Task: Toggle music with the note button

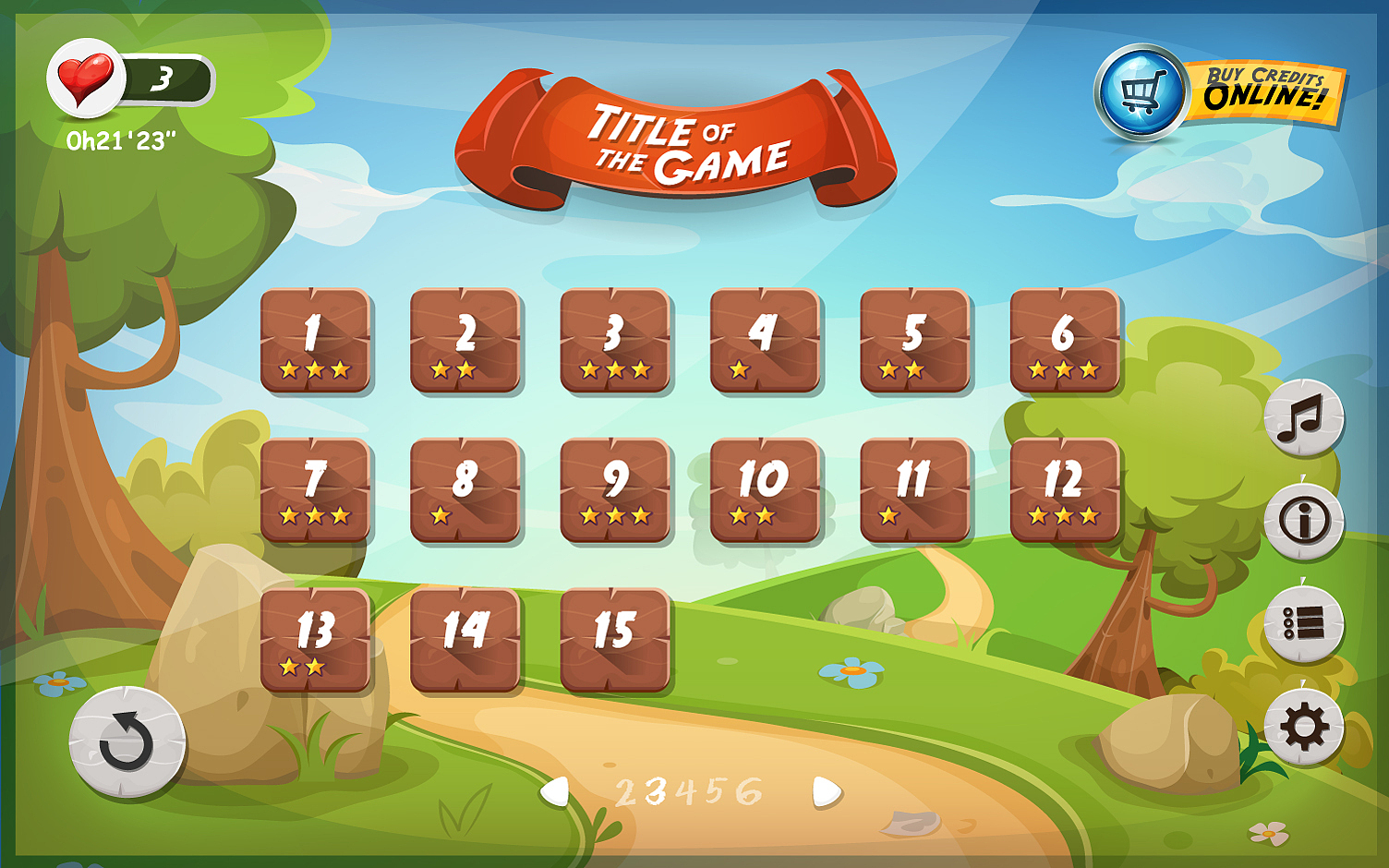Action: click(1303, 418)
